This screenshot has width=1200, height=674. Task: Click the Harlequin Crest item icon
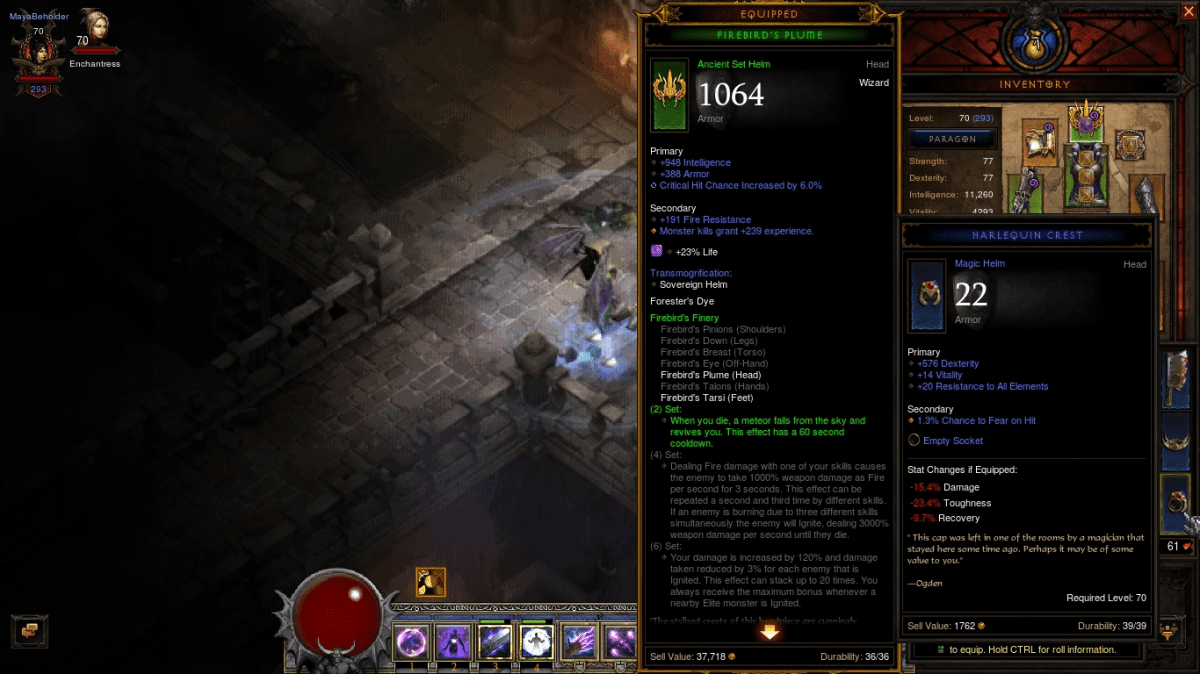(x=927, y=295)
